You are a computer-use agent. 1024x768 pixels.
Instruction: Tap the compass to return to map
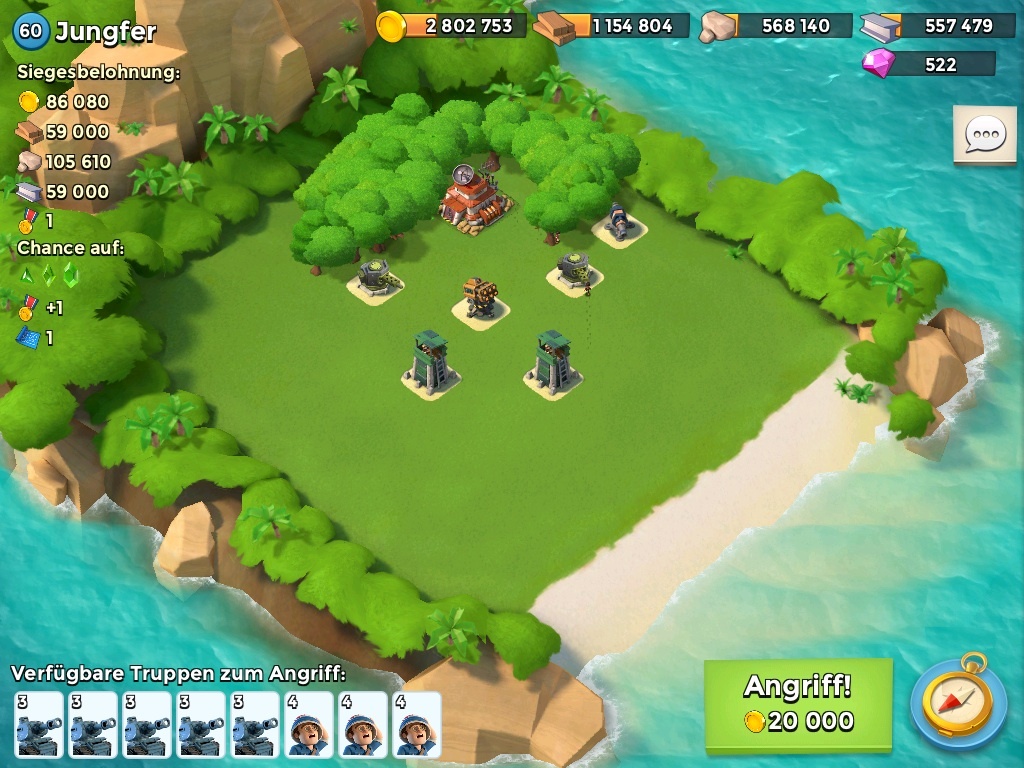coord(958,703)
